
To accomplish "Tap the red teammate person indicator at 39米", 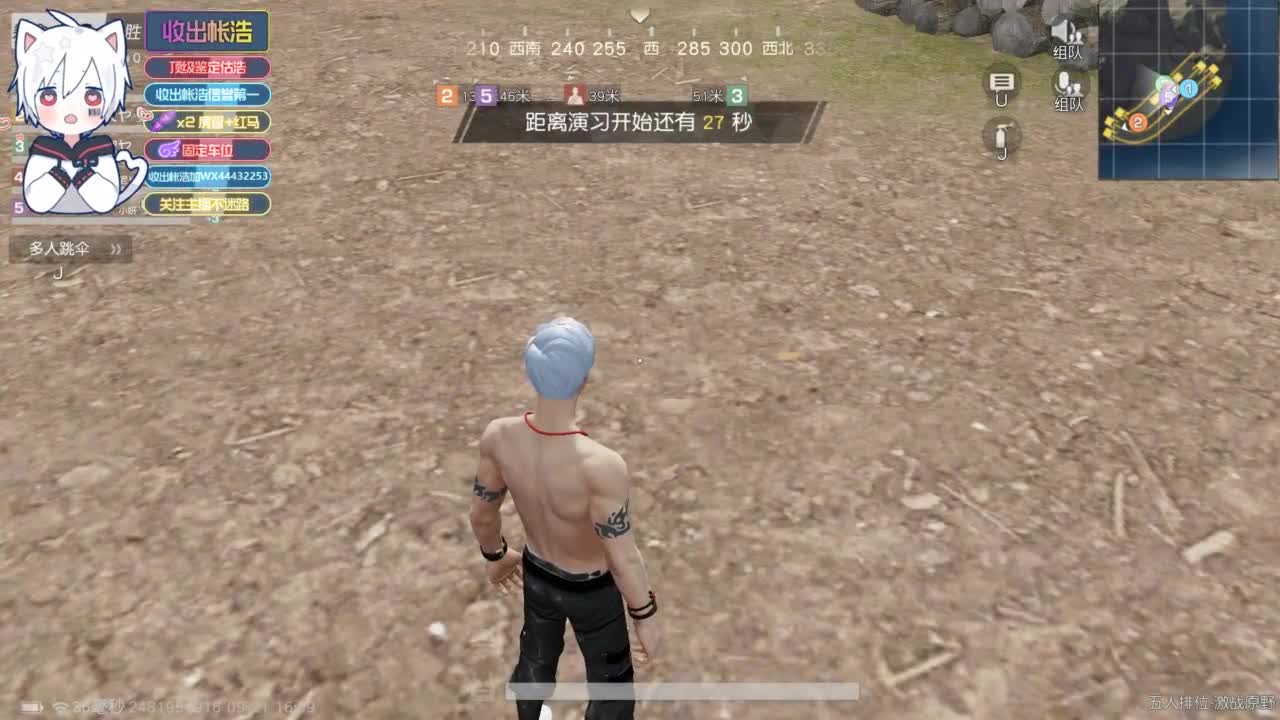I will [x=574, y=95].
